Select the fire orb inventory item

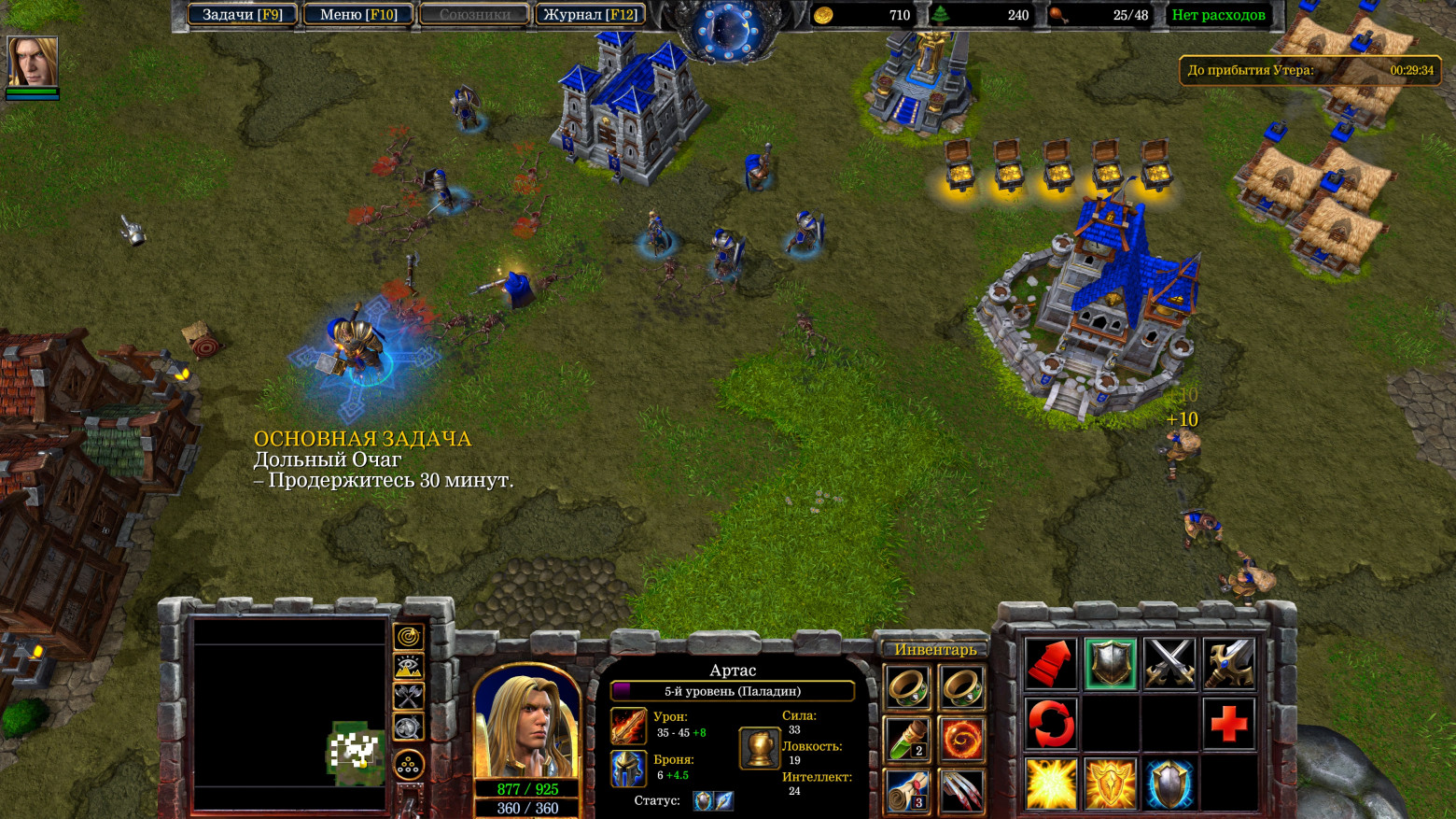pos(961,740)
